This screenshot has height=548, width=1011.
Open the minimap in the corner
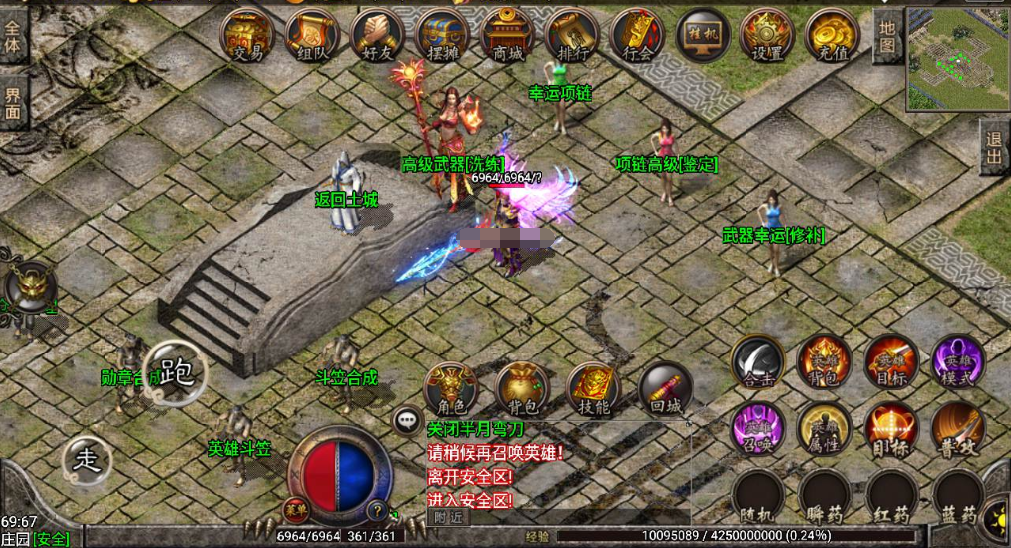pos(957,58)
